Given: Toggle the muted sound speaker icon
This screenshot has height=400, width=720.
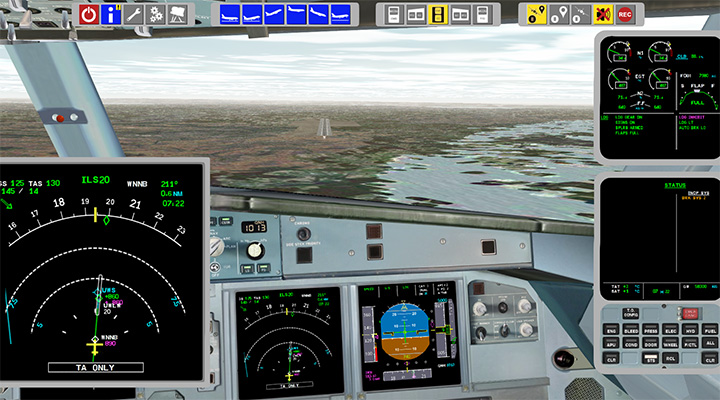Looking at the screenshot, I should [x=603, y=14].
